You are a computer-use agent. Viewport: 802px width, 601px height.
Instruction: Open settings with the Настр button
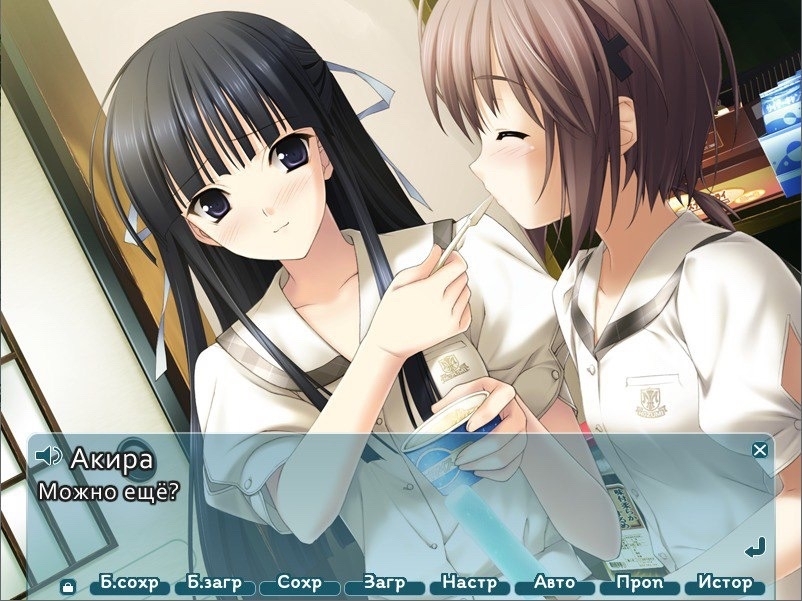469,583
